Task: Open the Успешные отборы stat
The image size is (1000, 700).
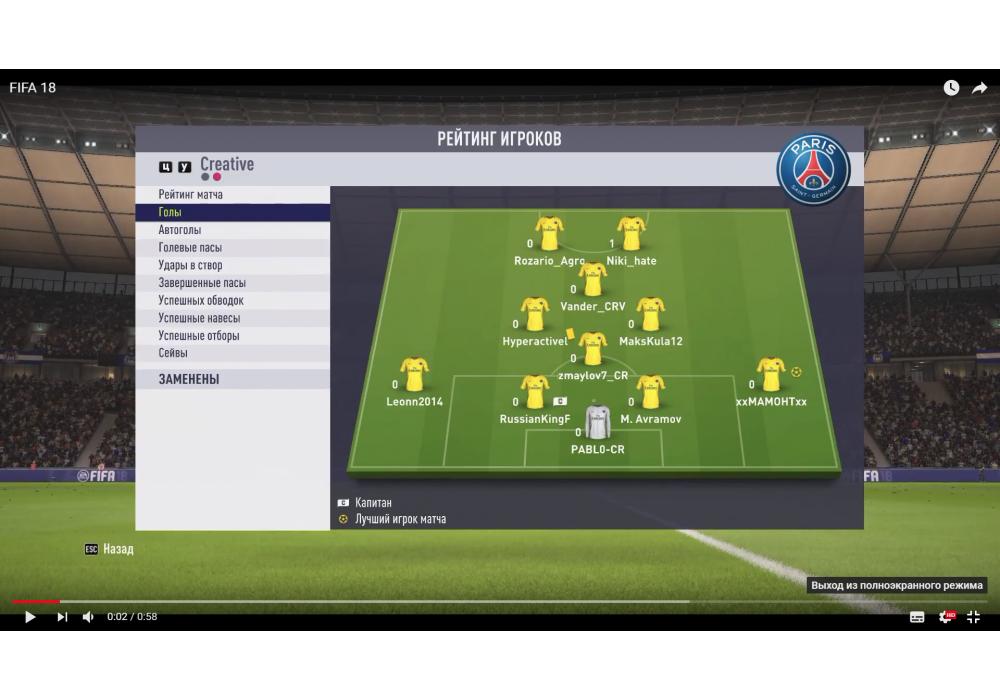Action: click(199, 336)
